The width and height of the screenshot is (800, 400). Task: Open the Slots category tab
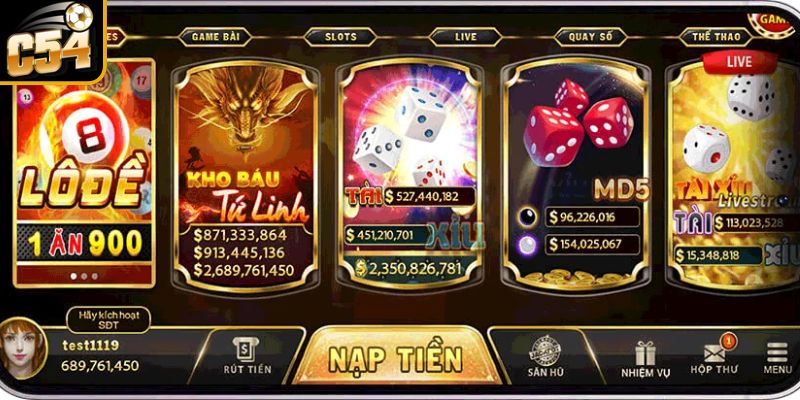tap(340, 37)
